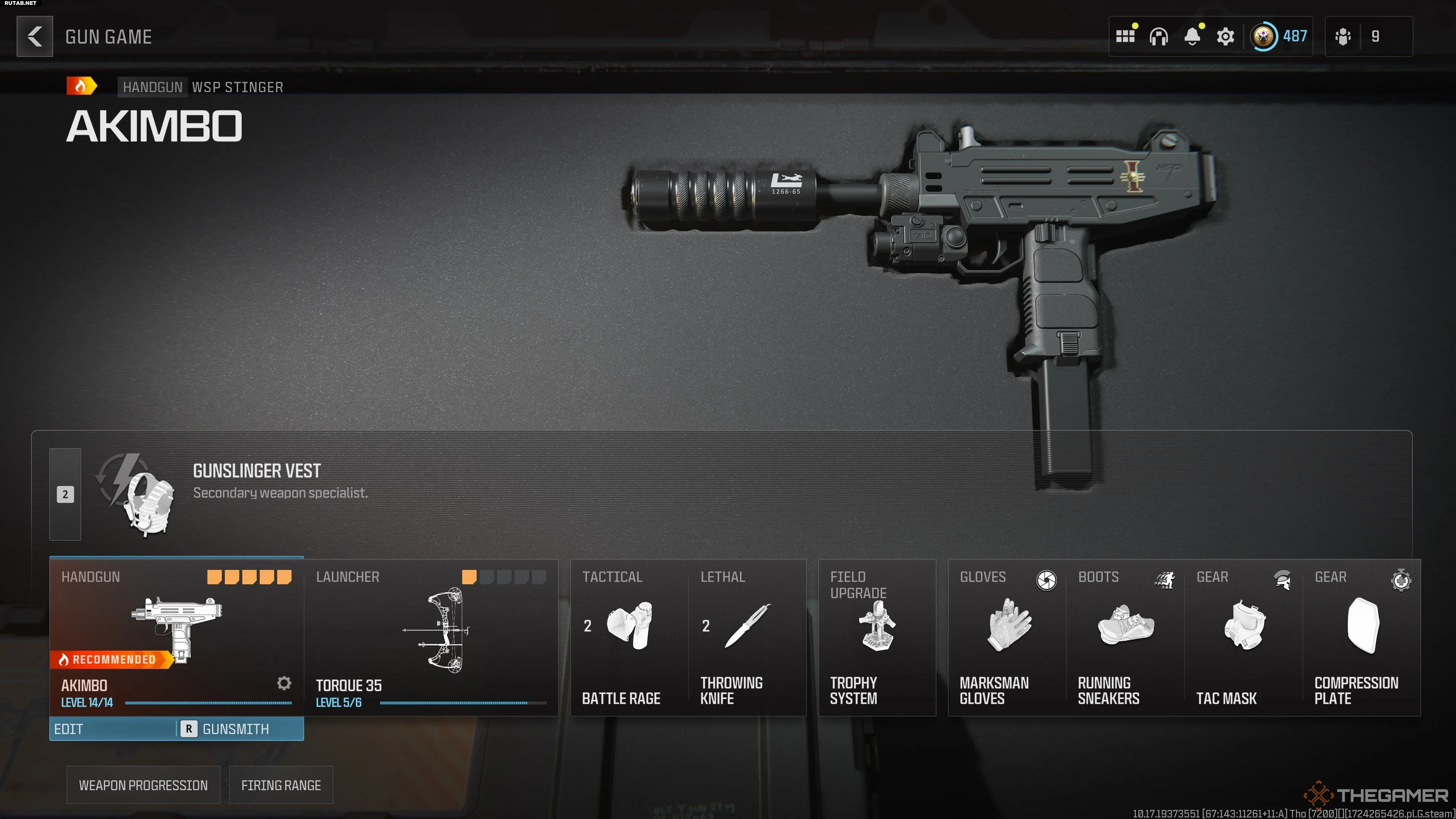Go back using the arrow button
Viewport: 1456px width, 819px height.
(x=35, y=37)
